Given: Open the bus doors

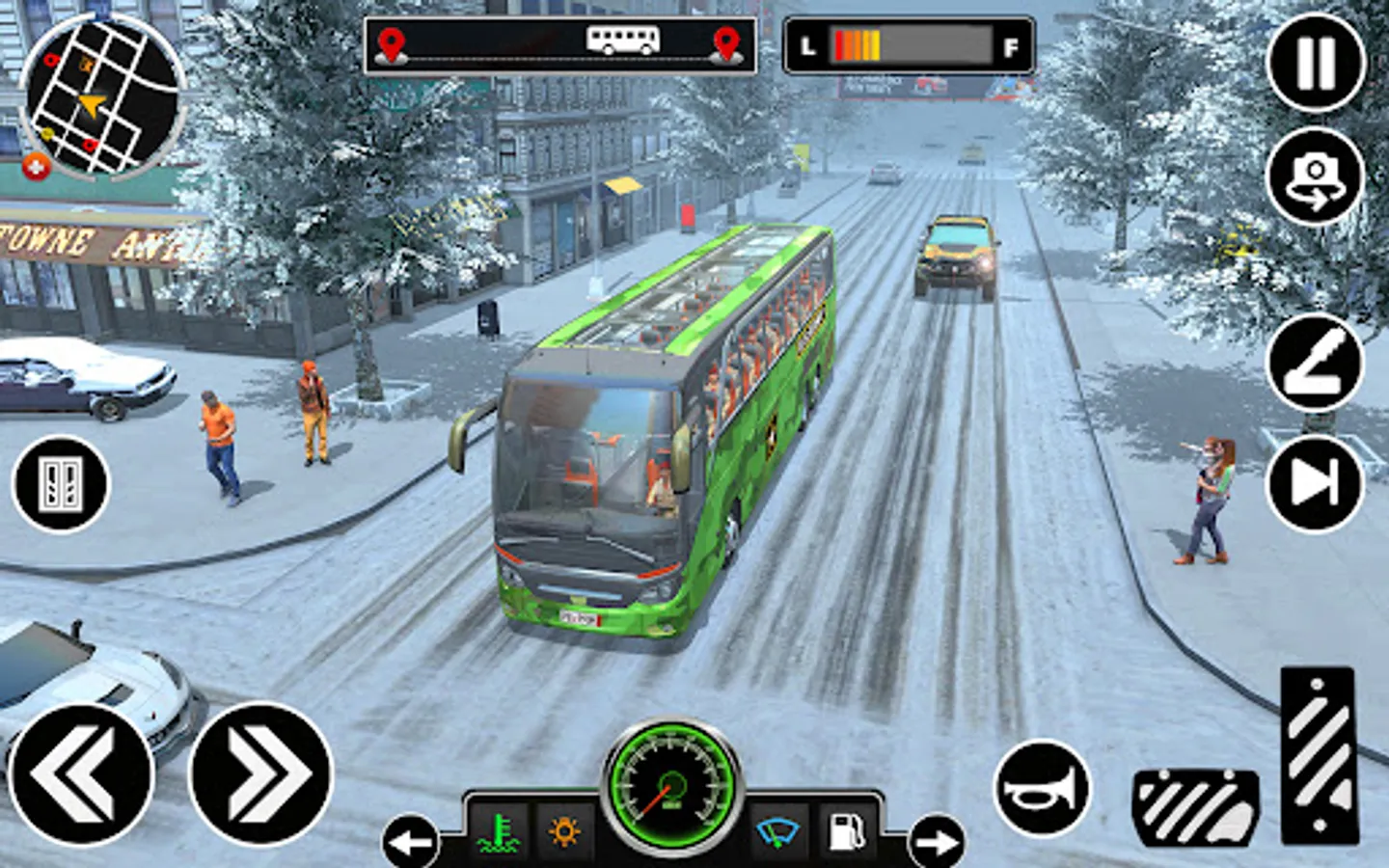Looking at the screenshot, I should point(61,483).
